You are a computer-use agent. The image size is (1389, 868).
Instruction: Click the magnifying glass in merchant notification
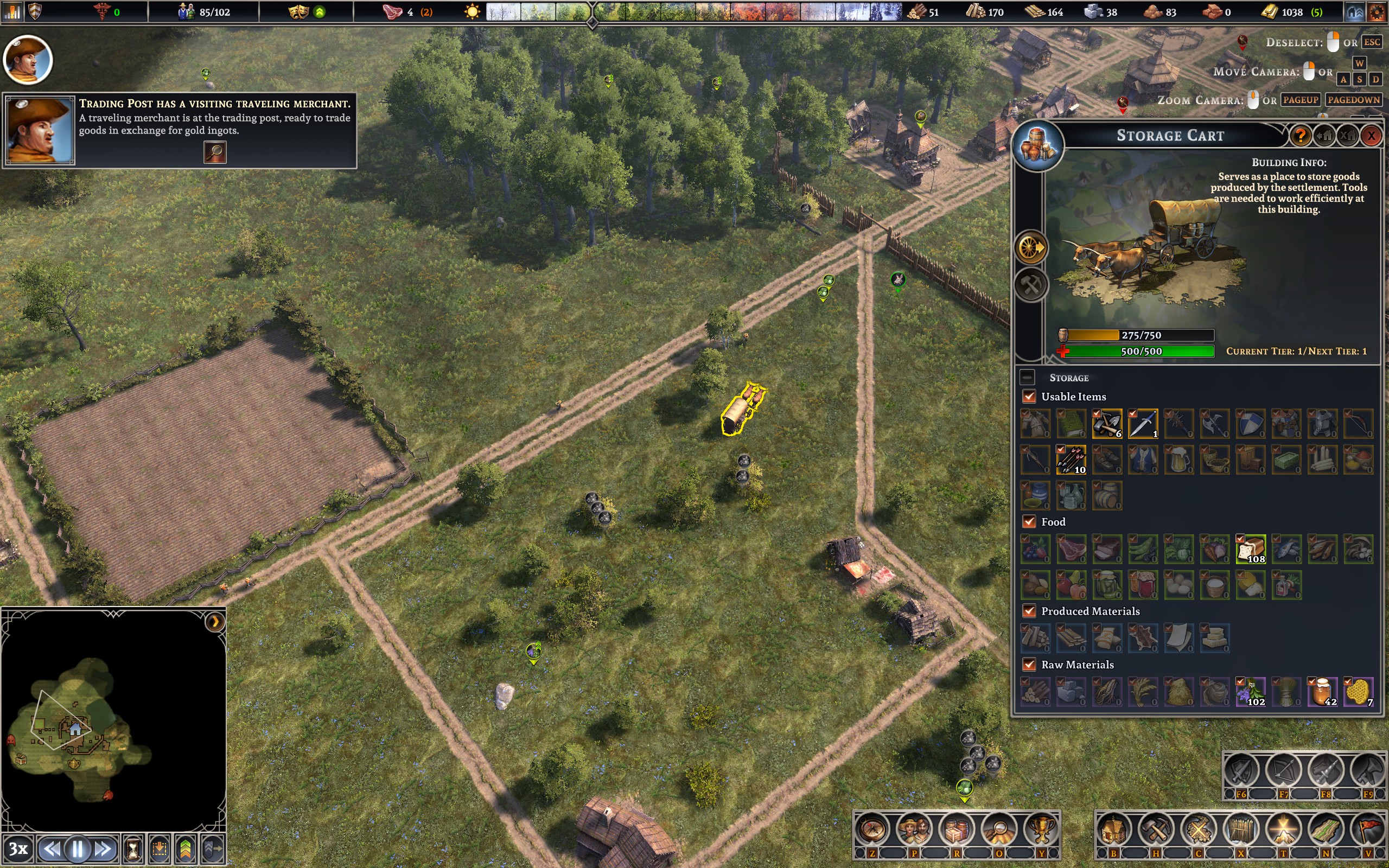click(x=215, y=152)
